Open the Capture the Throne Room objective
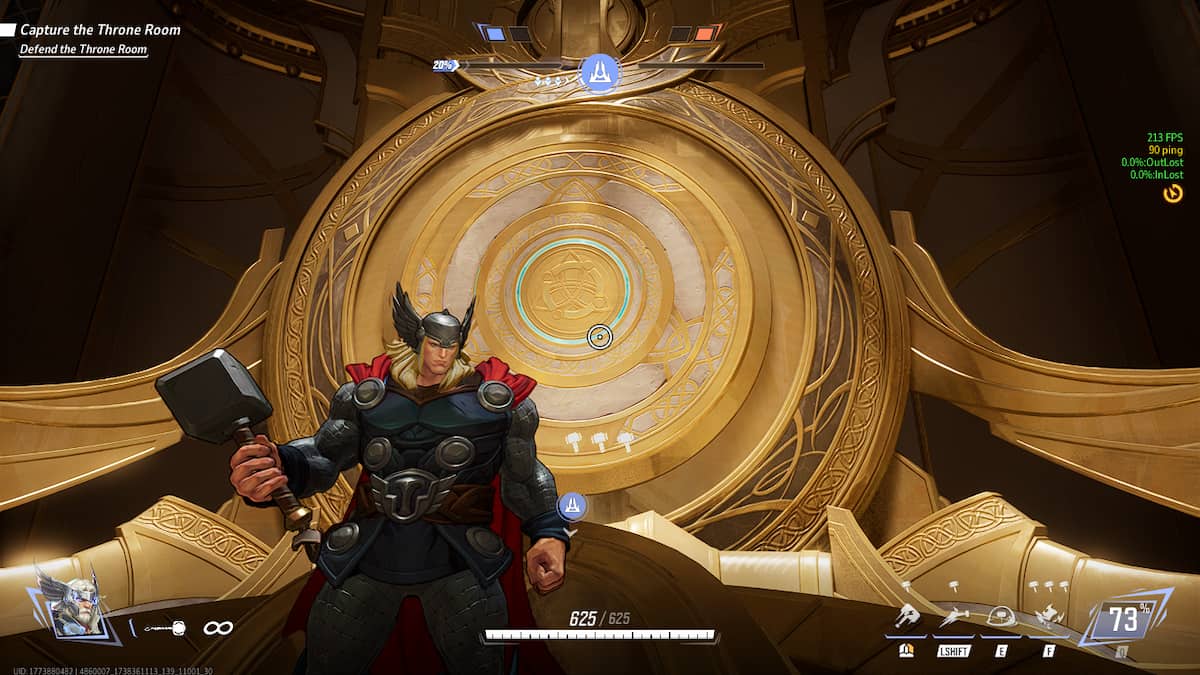 point(100,30)
